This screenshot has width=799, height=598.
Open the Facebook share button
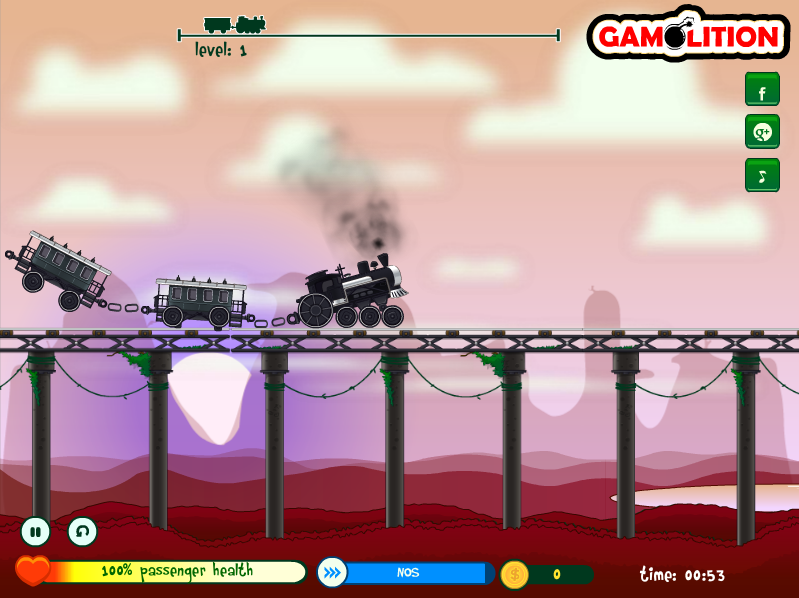762,90
